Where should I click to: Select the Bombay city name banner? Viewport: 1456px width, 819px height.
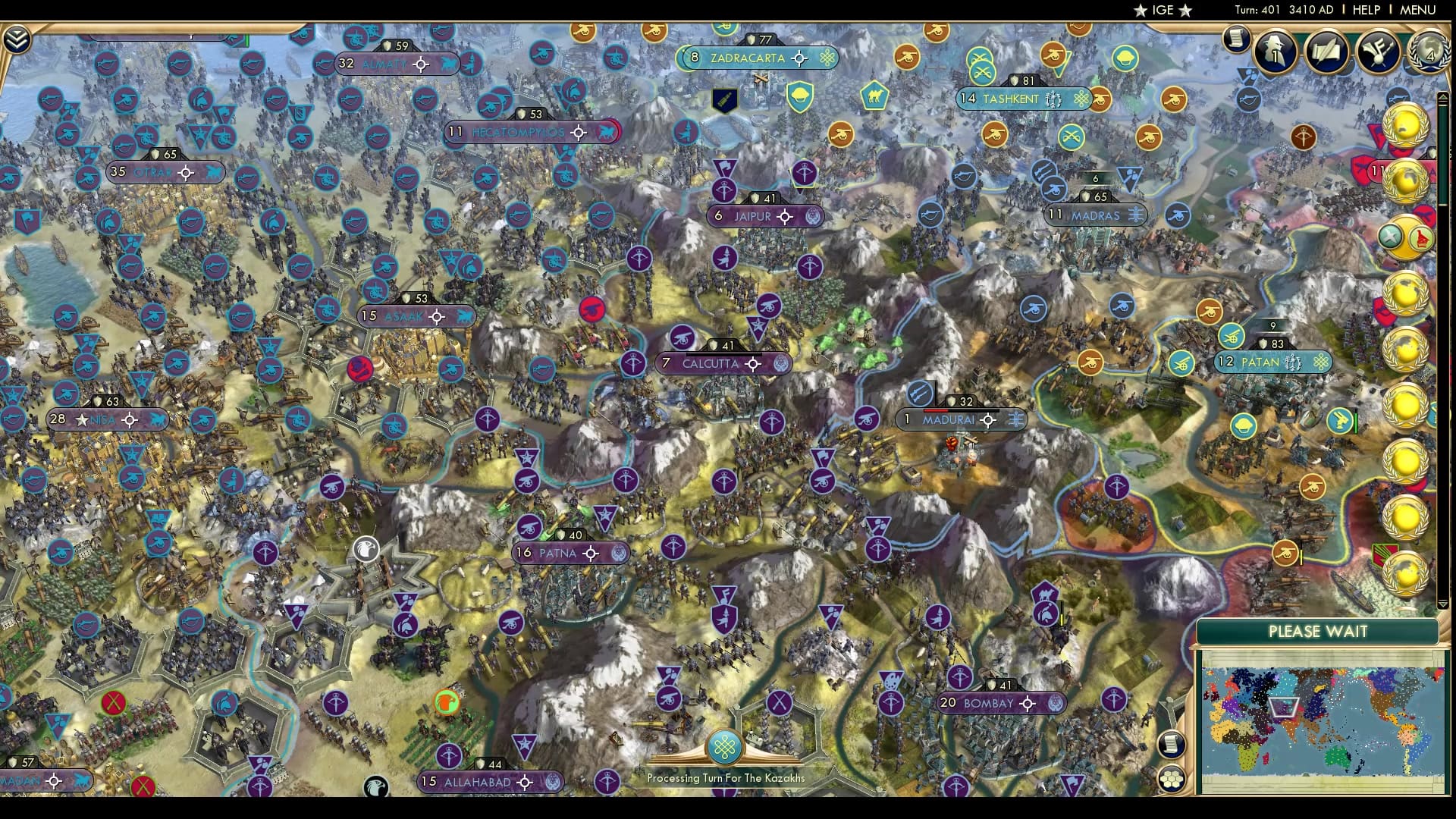[990, 703]
